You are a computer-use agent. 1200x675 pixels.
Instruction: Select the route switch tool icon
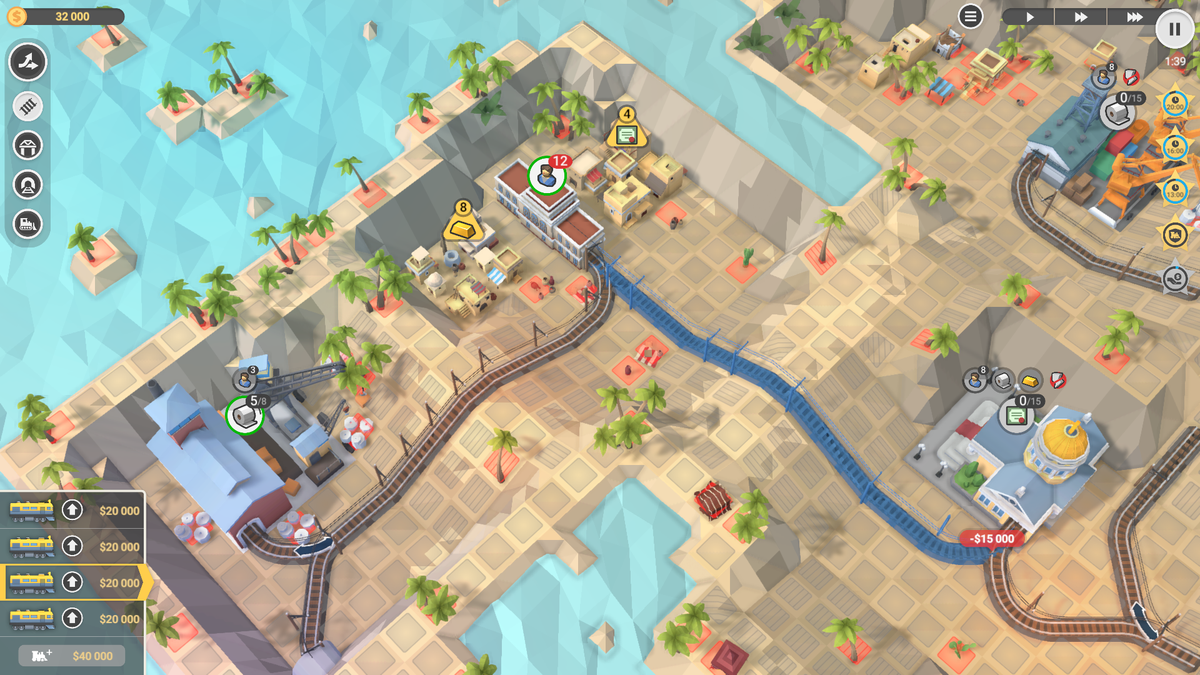click(28, 62)
